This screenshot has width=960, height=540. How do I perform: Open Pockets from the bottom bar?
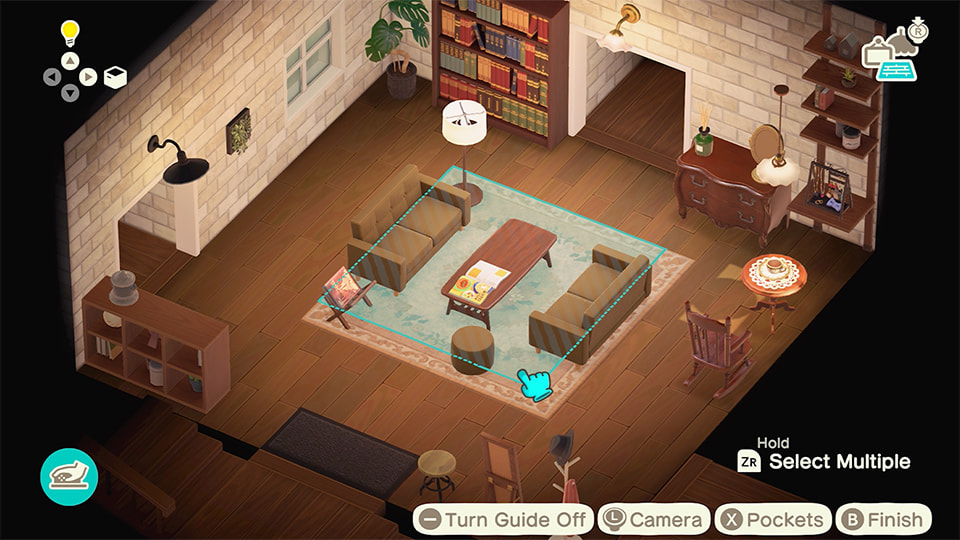click(773, 520)
